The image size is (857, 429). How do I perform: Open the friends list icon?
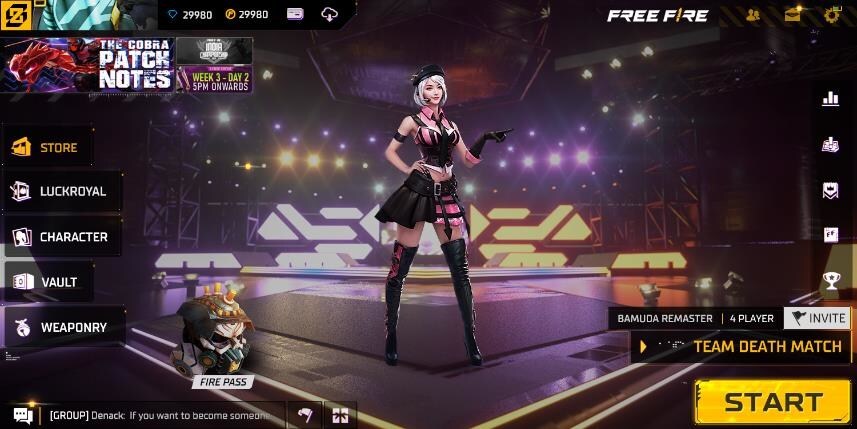753,15
